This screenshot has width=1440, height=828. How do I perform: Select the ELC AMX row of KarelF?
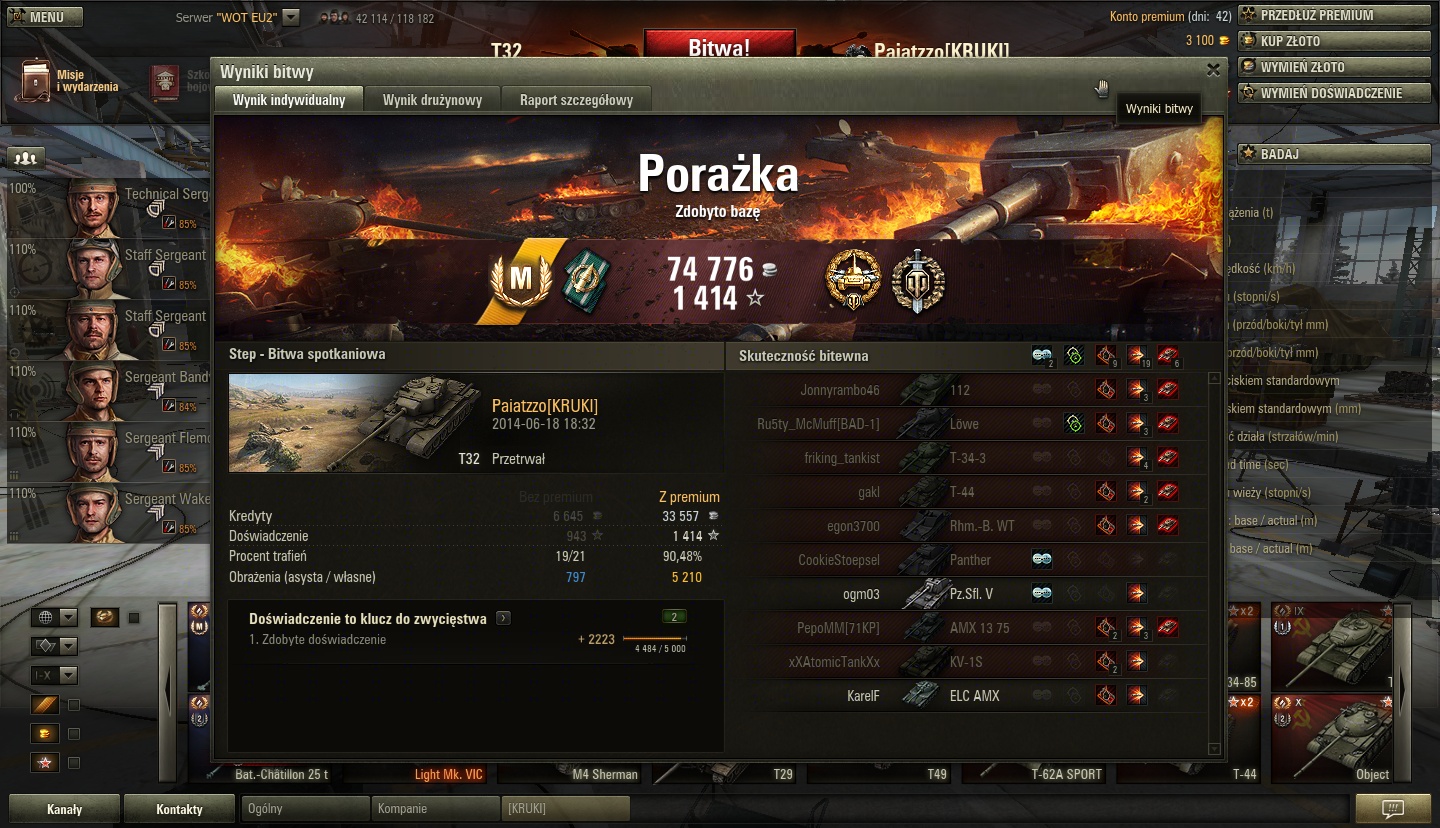coord(975,696)
